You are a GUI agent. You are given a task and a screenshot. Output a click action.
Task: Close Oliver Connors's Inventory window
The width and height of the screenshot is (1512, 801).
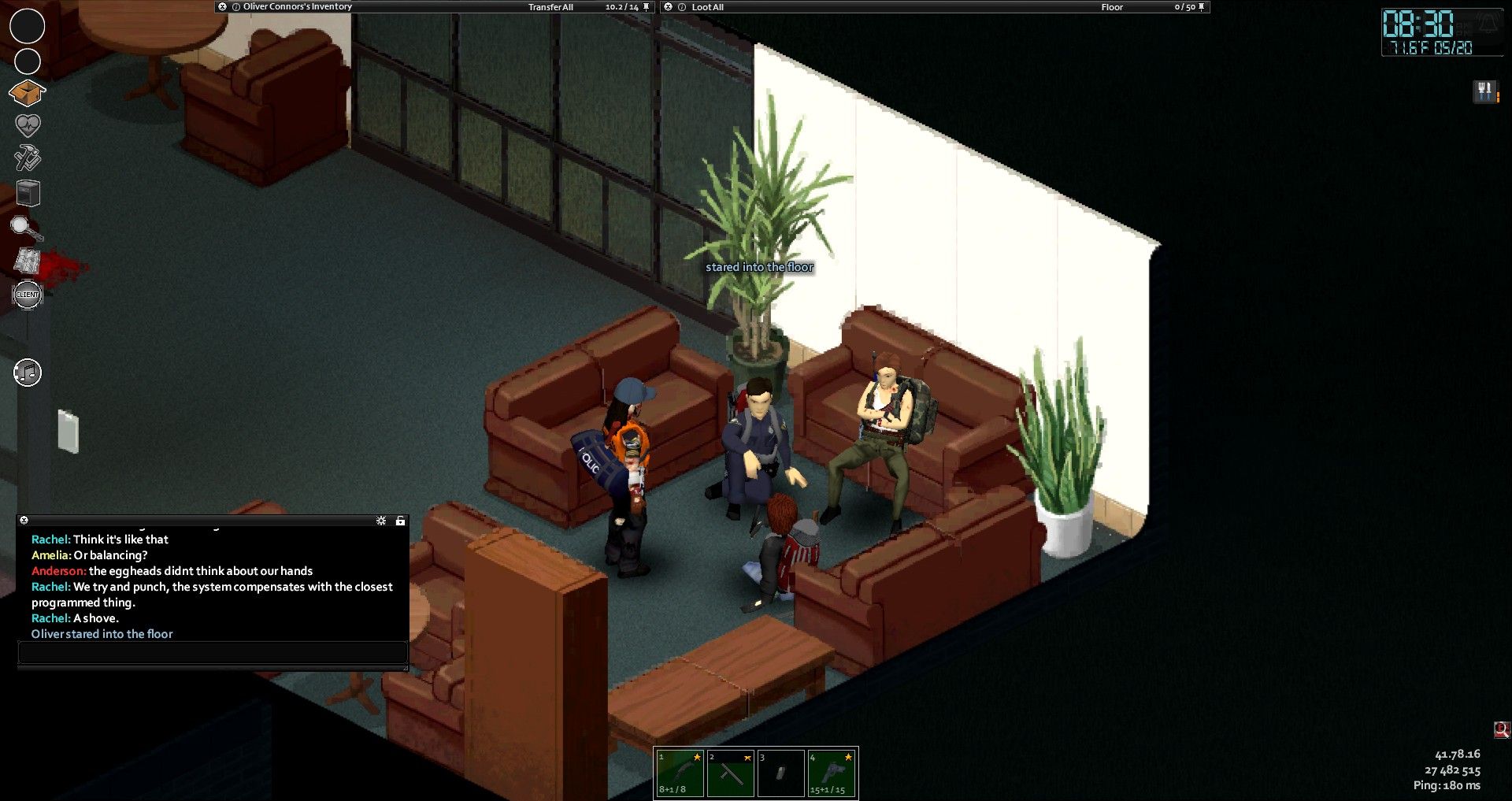point(223,6)
